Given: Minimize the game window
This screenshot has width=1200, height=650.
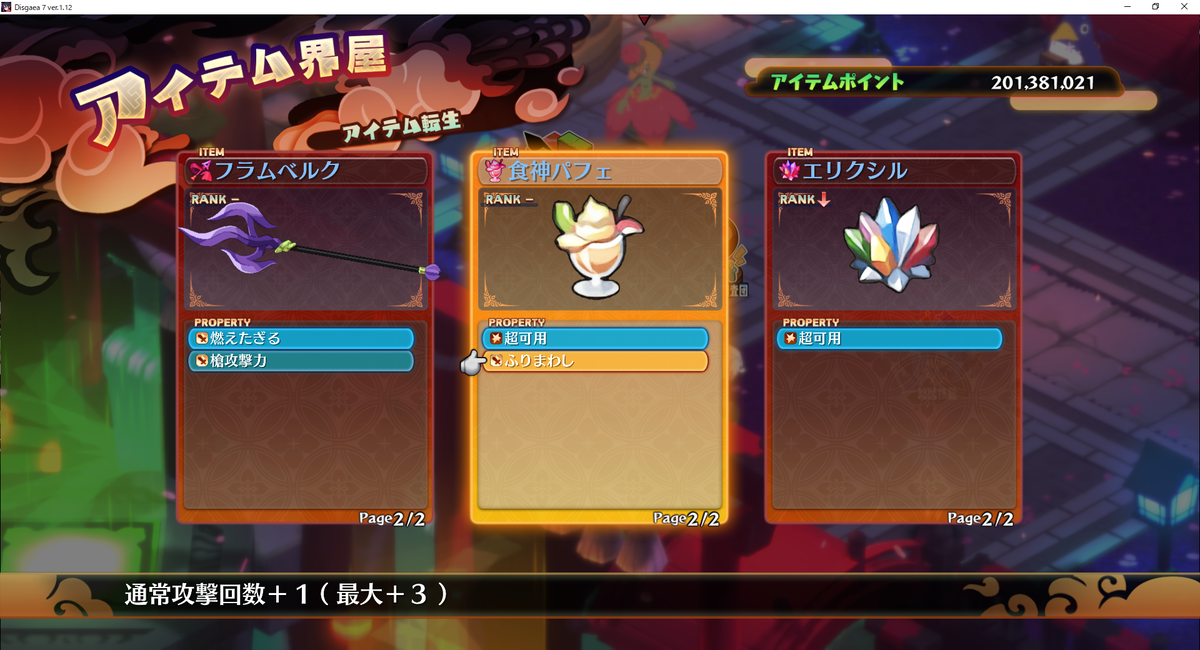Looking at the screenshot, I should 1127,7.
